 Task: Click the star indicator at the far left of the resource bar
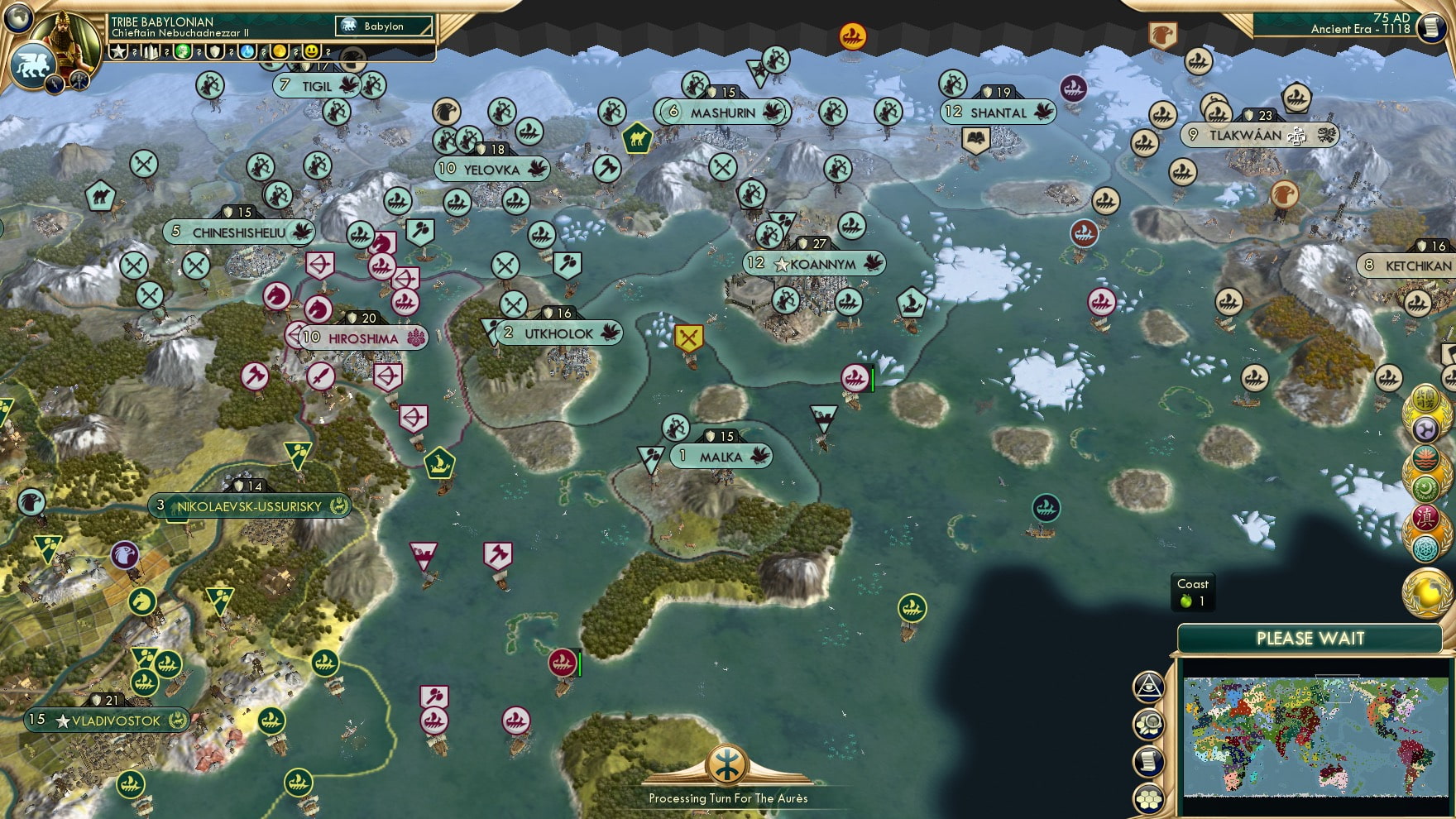pos(118,52)
